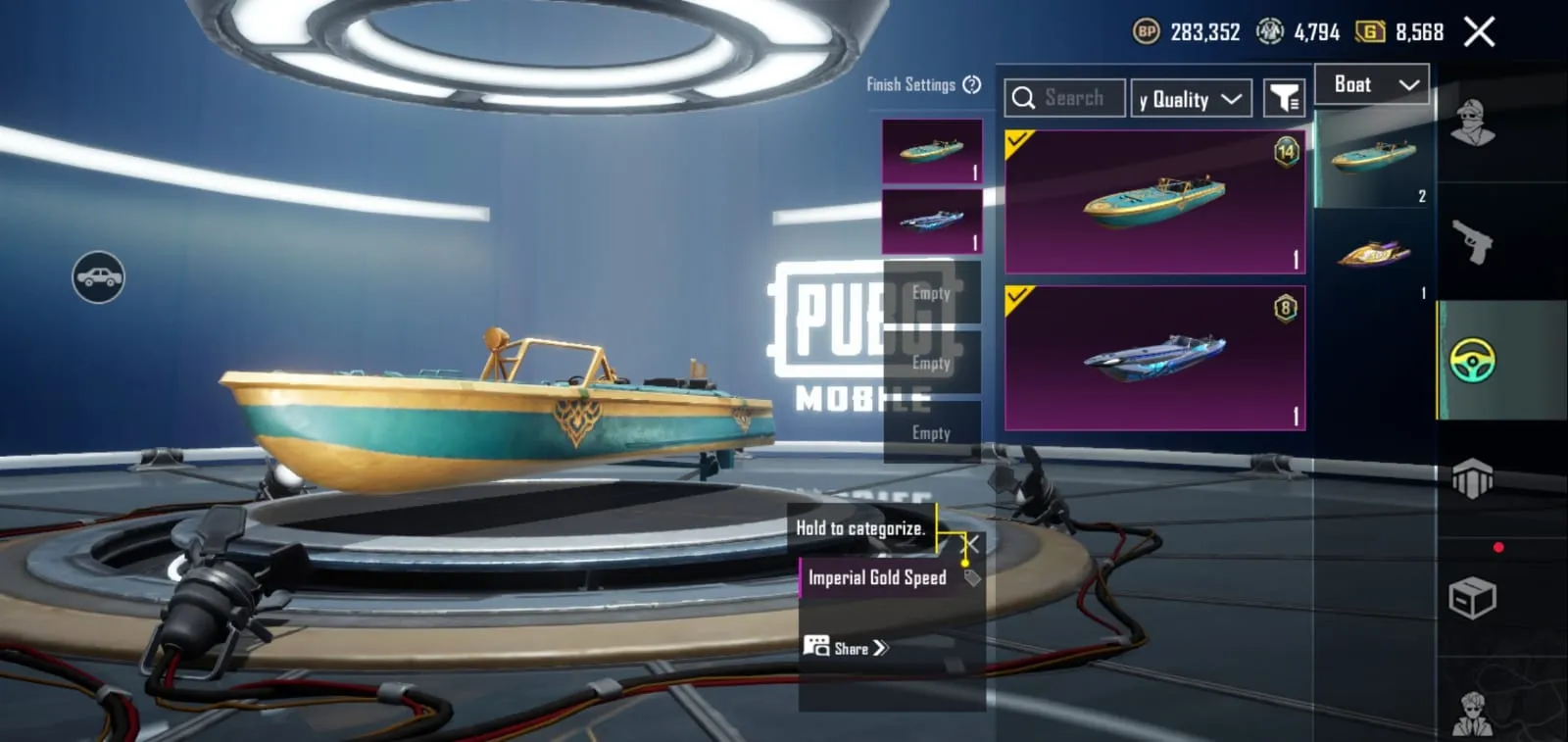Click the search magnifier icon
Screen dimensions: 1568x742
(1025, 97)
